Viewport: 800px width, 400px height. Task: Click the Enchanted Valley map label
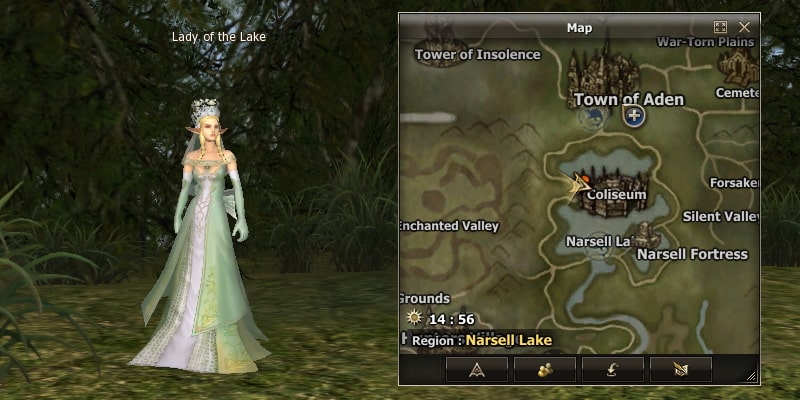tap(449, 226)
